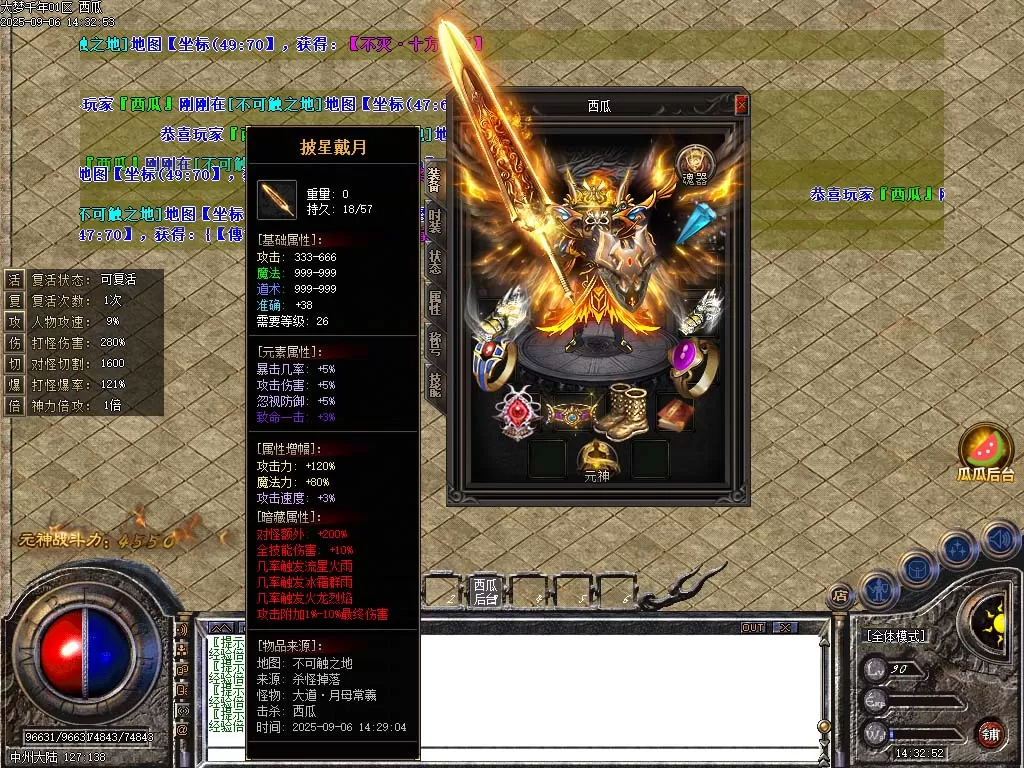This screenshot has width=1024, height=768.
Task: Click the OUT button above the chat
Action: click(x=753, y=627)
